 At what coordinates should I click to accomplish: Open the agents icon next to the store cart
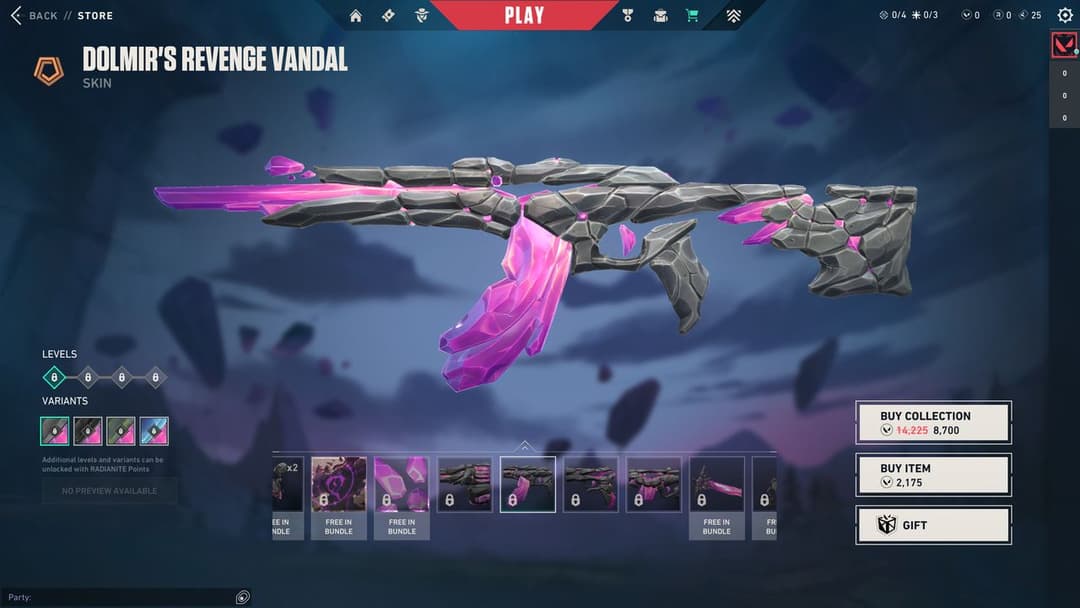tap(660, 15)
